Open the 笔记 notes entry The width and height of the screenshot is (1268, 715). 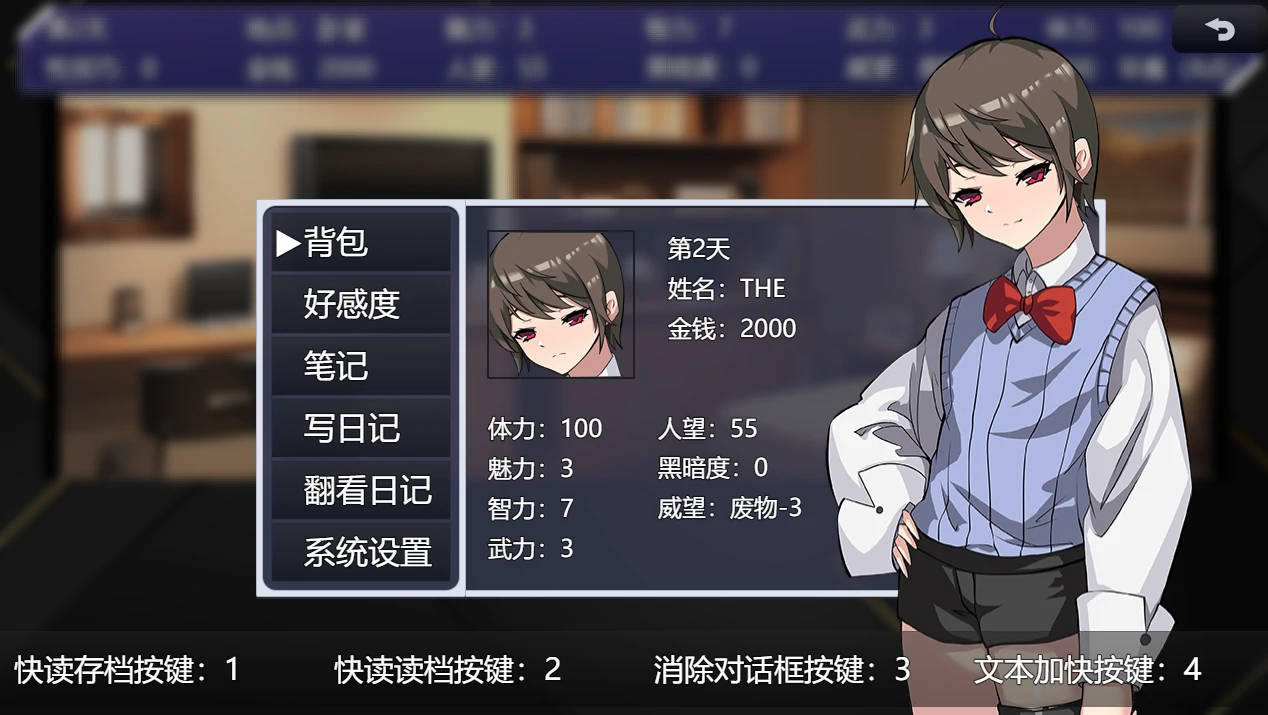click(361, 366)
